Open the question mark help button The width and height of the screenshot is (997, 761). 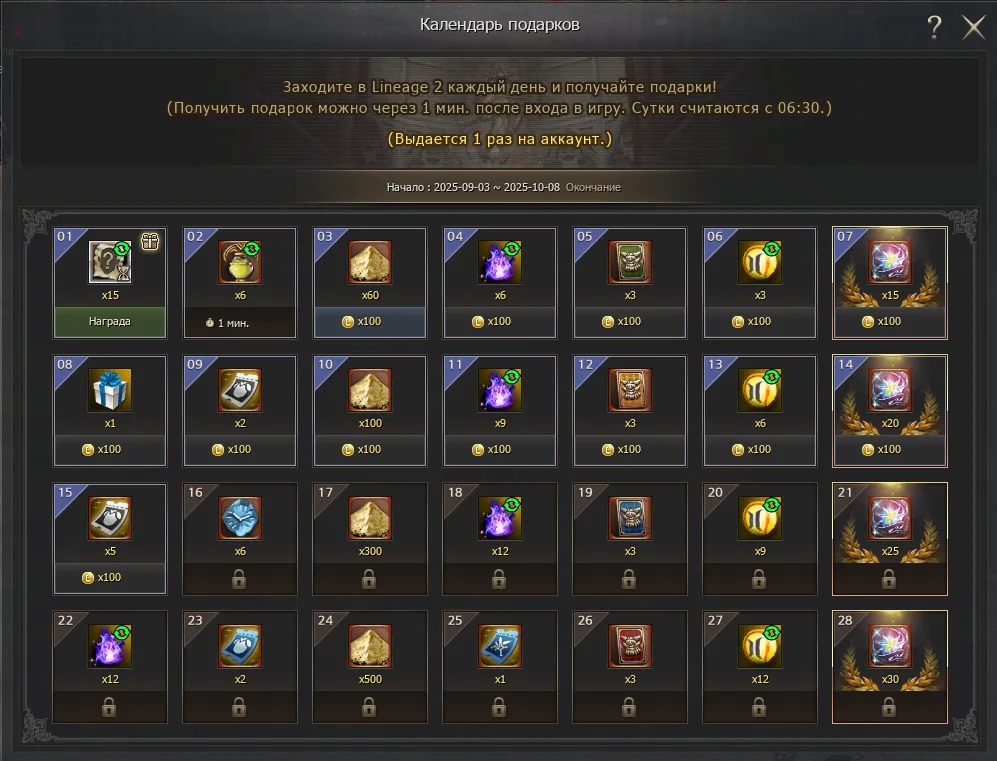(x=934, y=27)
